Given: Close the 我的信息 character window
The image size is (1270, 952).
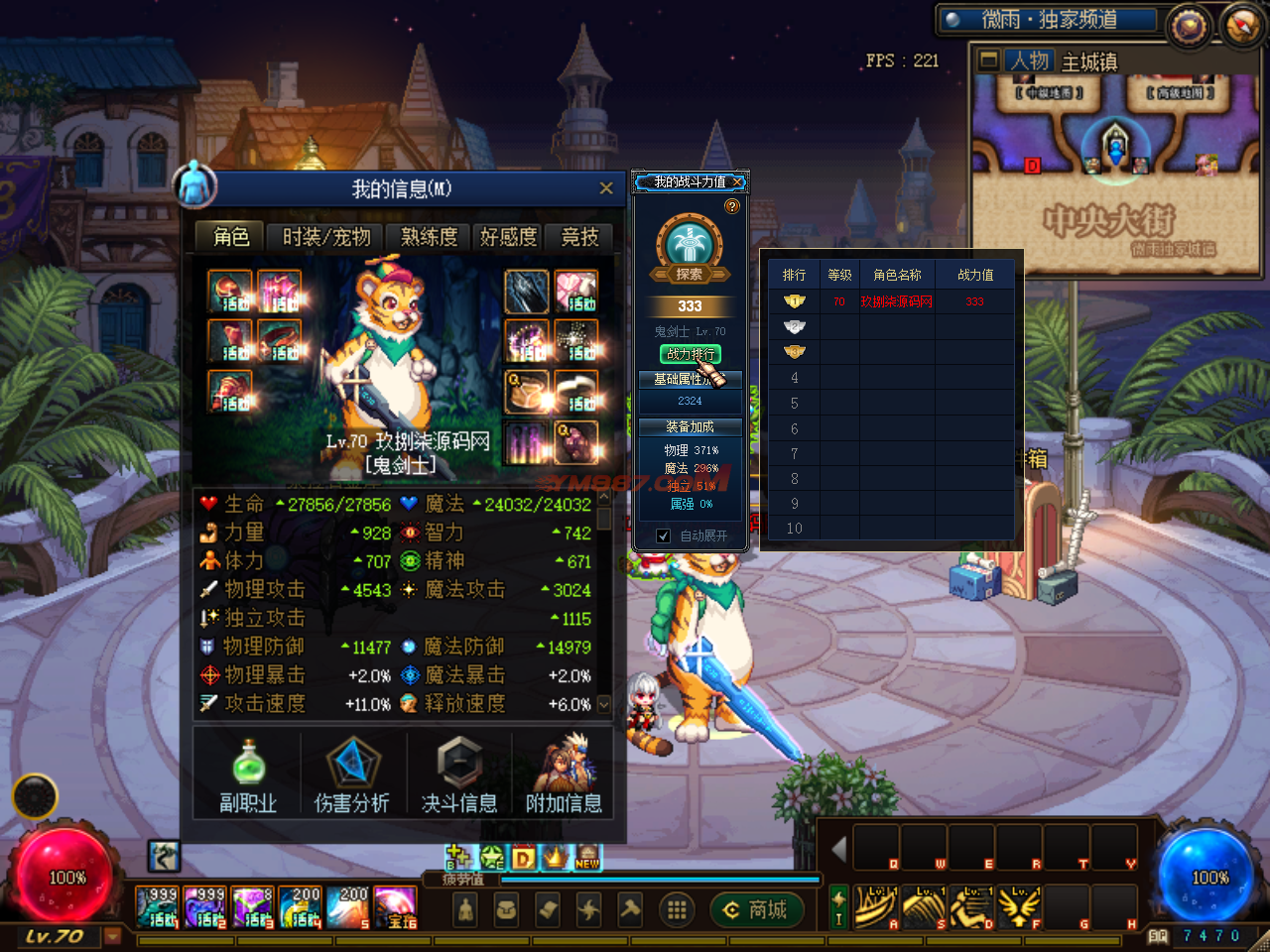Looking at the screenshot, I should tap(605, 188).
